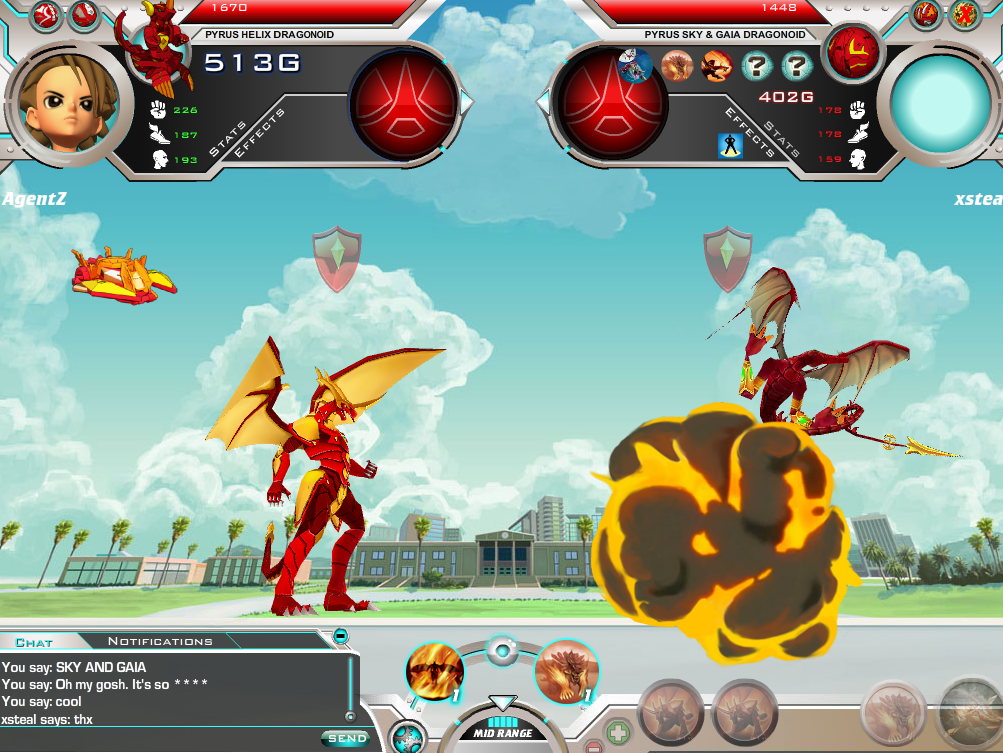Open the round gear icon beside chat
This screenshot has height=753, width=1003.
point(406,736)
